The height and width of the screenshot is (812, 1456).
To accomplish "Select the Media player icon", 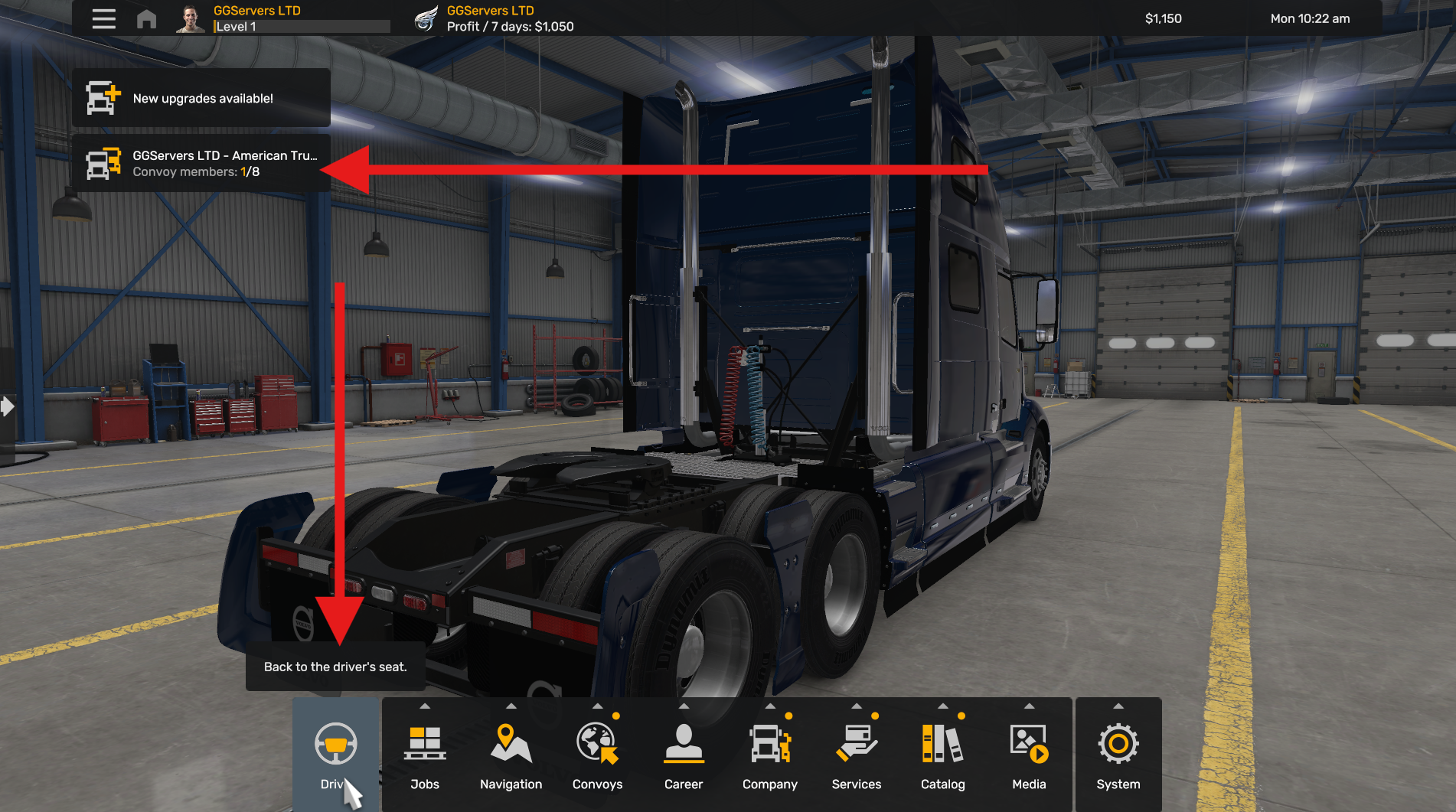I will [x=1029, y=742].
